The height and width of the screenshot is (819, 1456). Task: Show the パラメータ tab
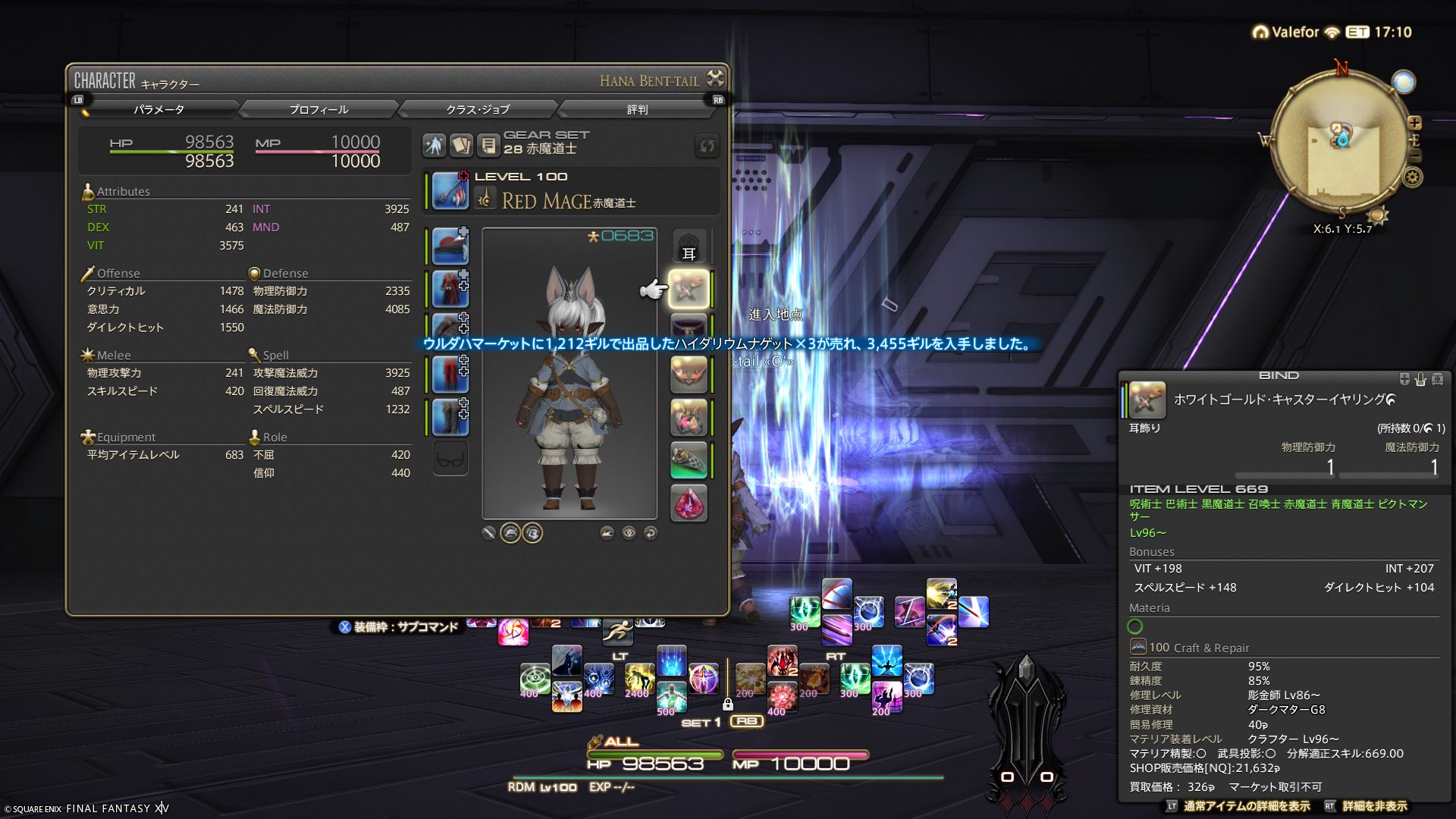(x=159, y=110)
